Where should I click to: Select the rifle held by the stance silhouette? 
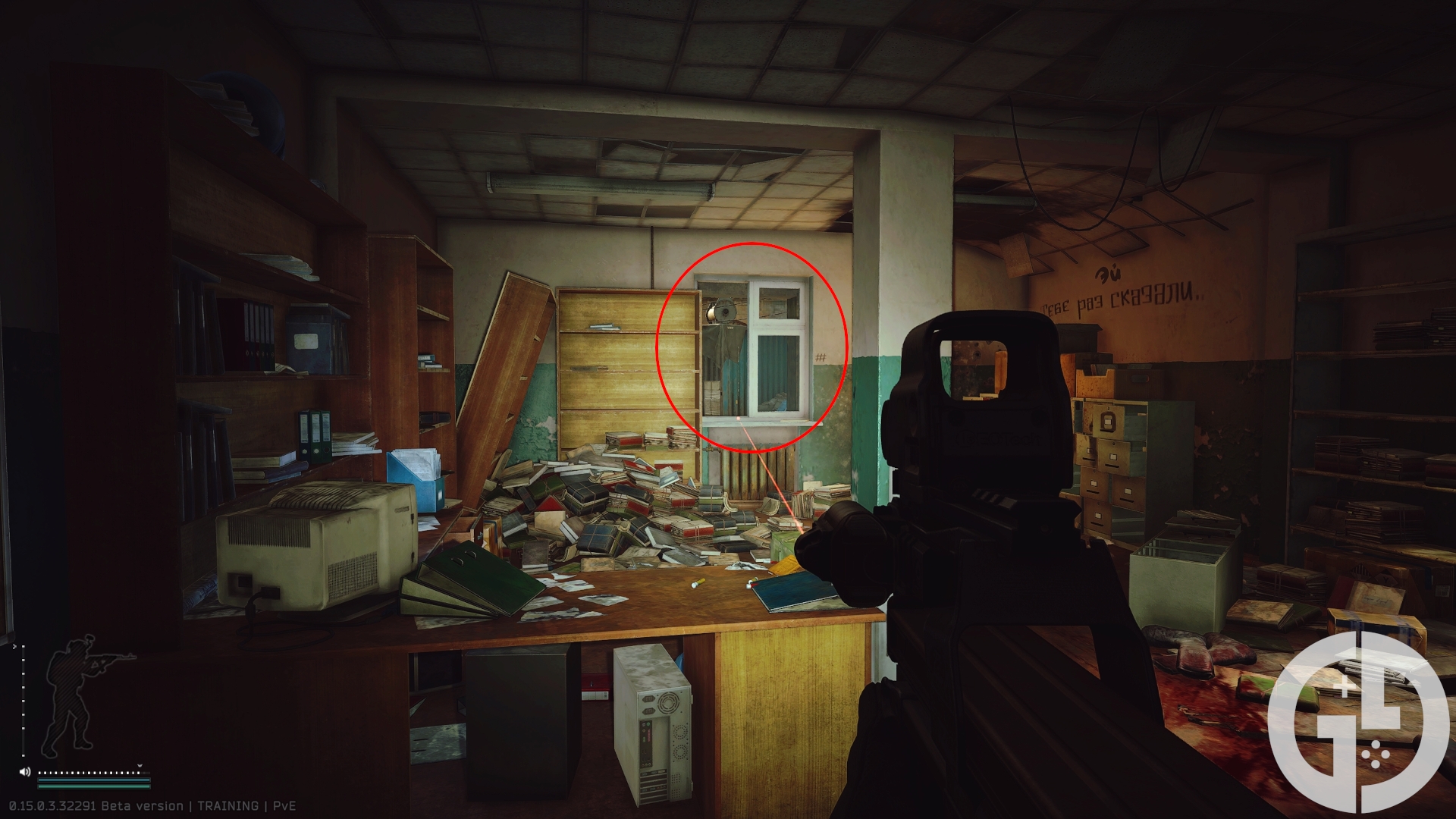coord(109,657)
